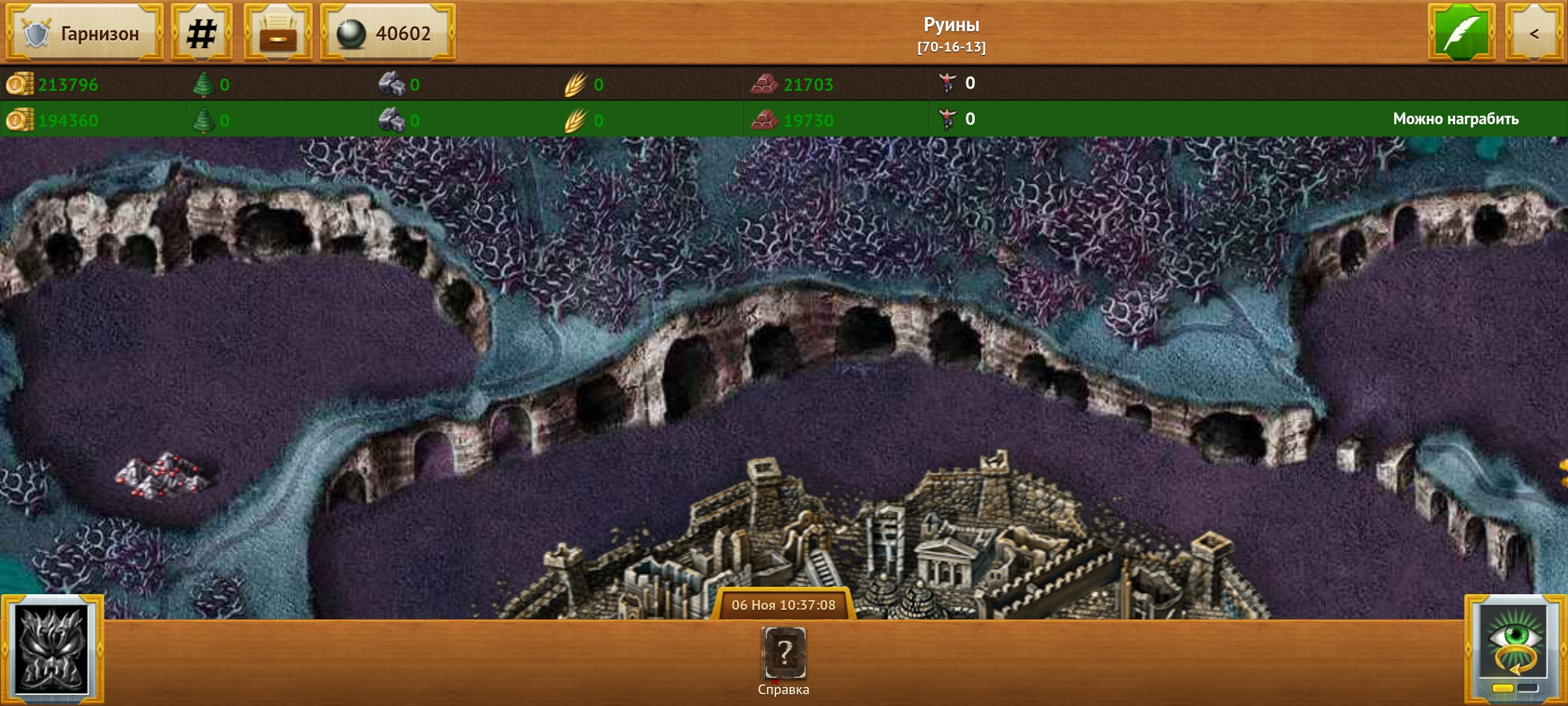This screenshot has height=706, width=1568.
Task: Click the Гарнизон button
Action: pyautogui.click(x=84, y=33)
